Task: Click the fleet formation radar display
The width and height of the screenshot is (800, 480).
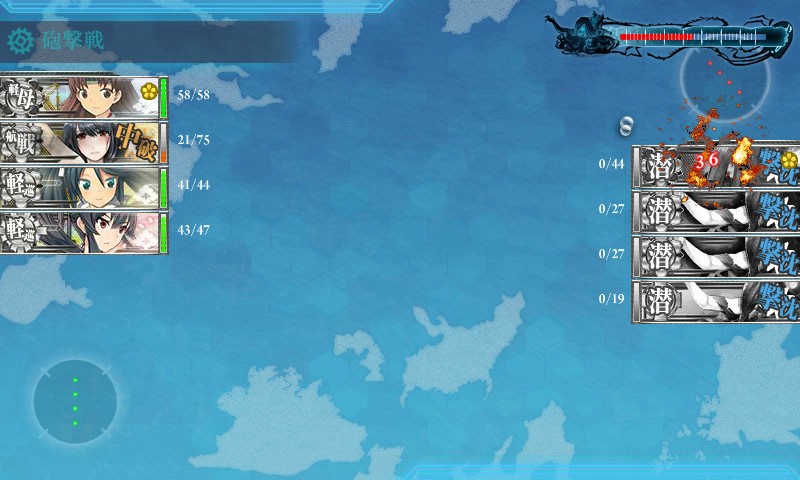Action: click(x=74, y=401)
